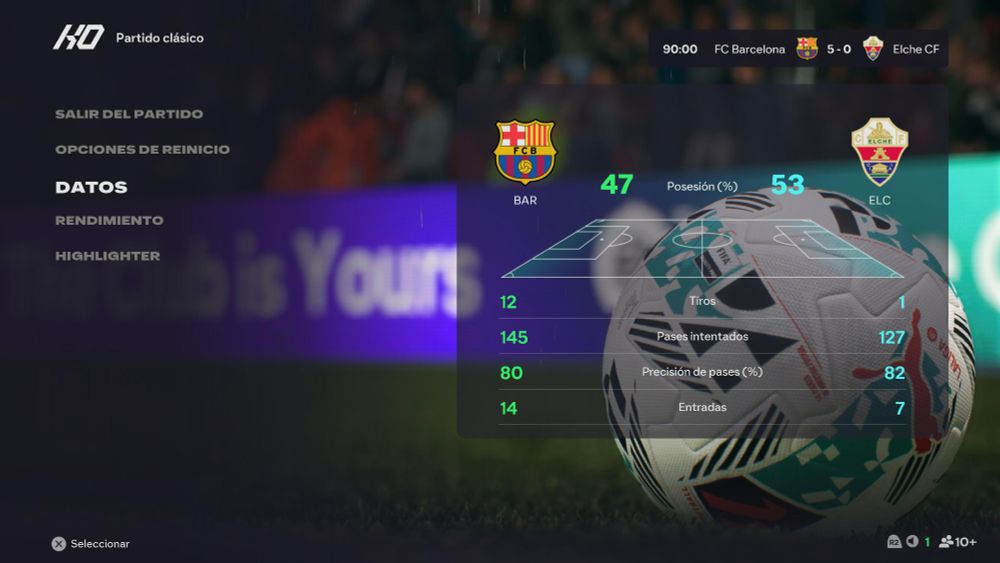Viewport: 1000px width, 563px height.
Task: Open the Rendimiento section
Action: [109, 220]
